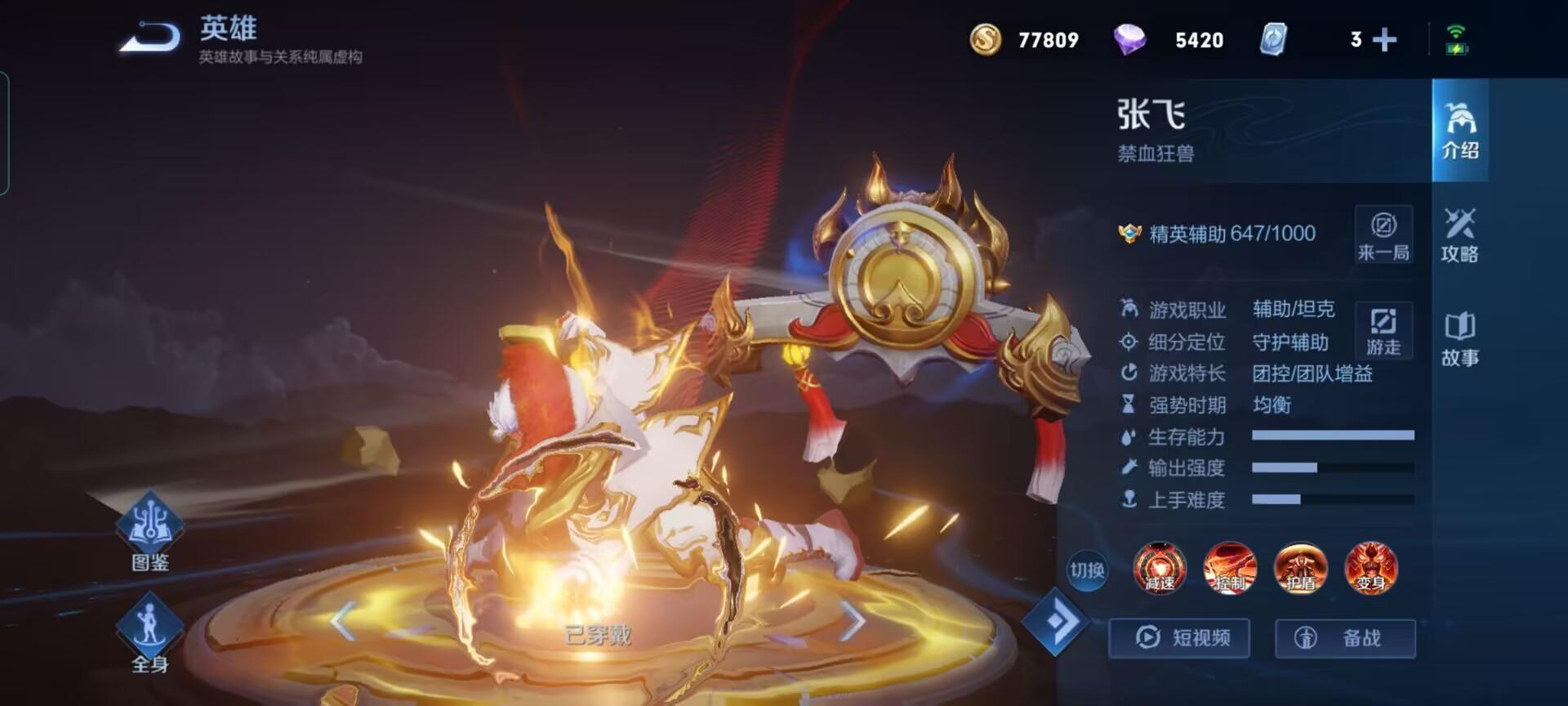Open the 故事 story tab
The height and width of the screenshot is (706, 1568).
[x=1459, y=338]
